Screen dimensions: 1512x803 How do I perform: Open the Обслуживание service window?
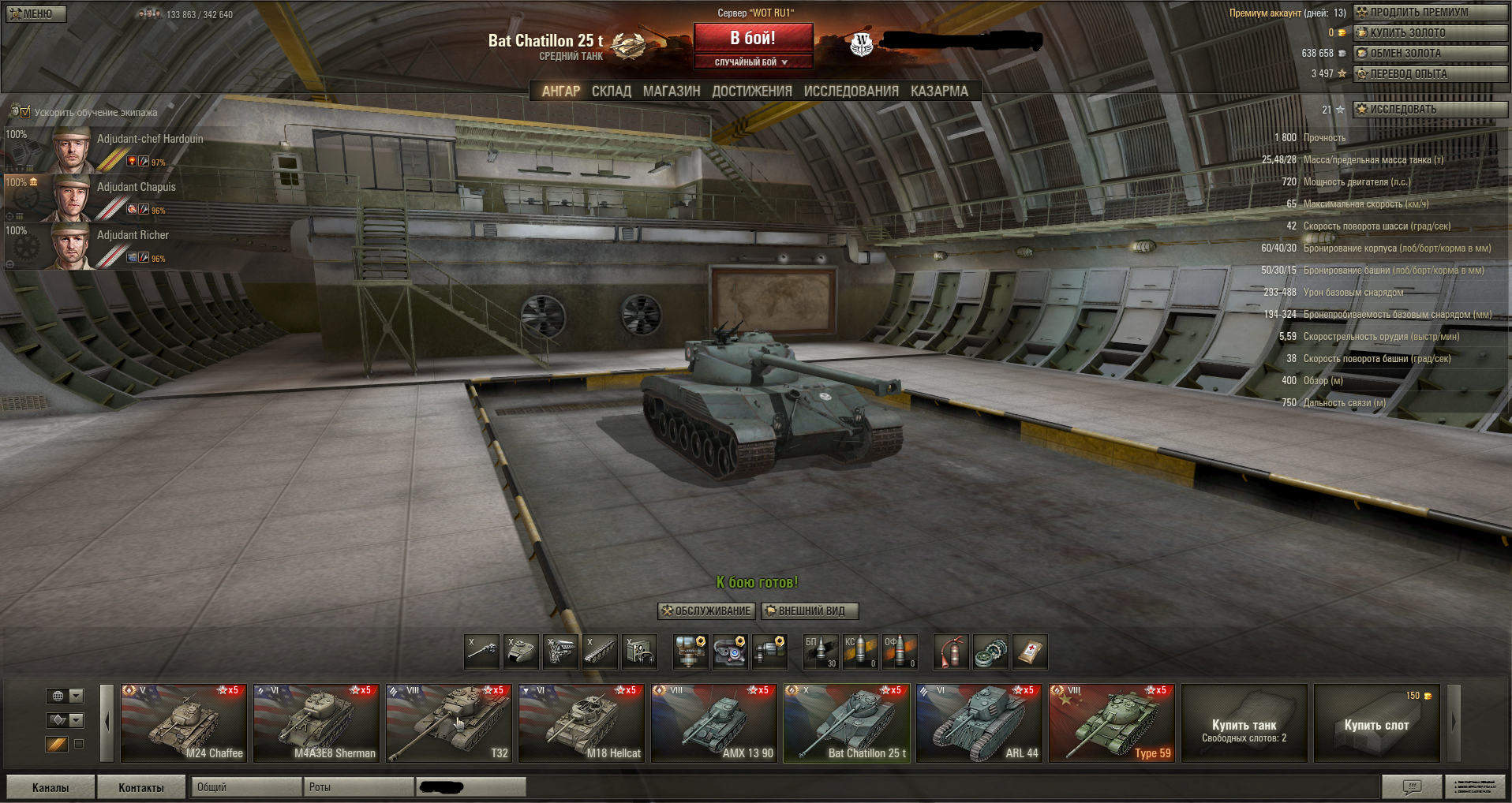point(706,611)
